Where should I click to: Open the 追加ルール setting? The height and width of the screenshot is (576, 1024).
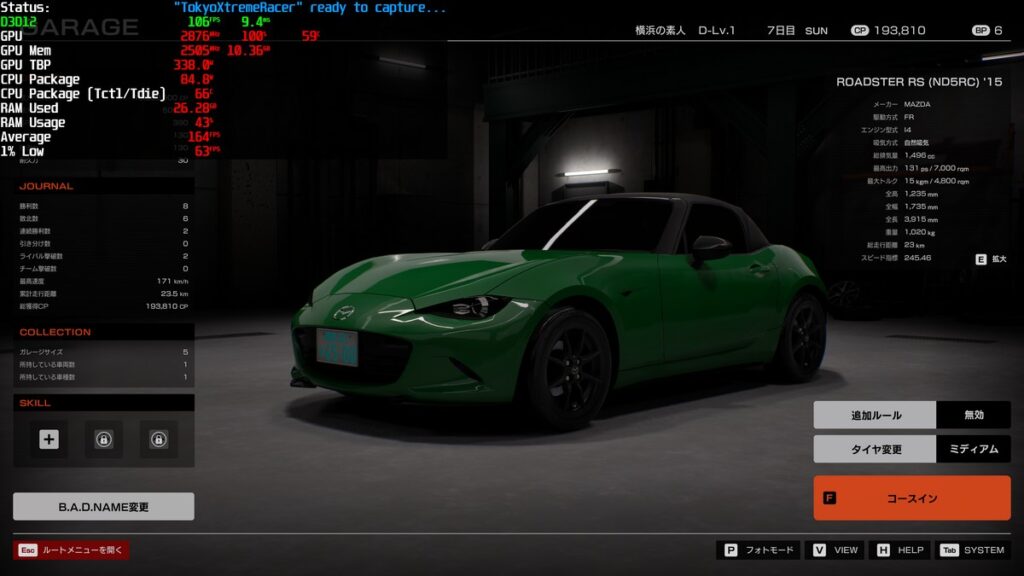click(875, 415)
